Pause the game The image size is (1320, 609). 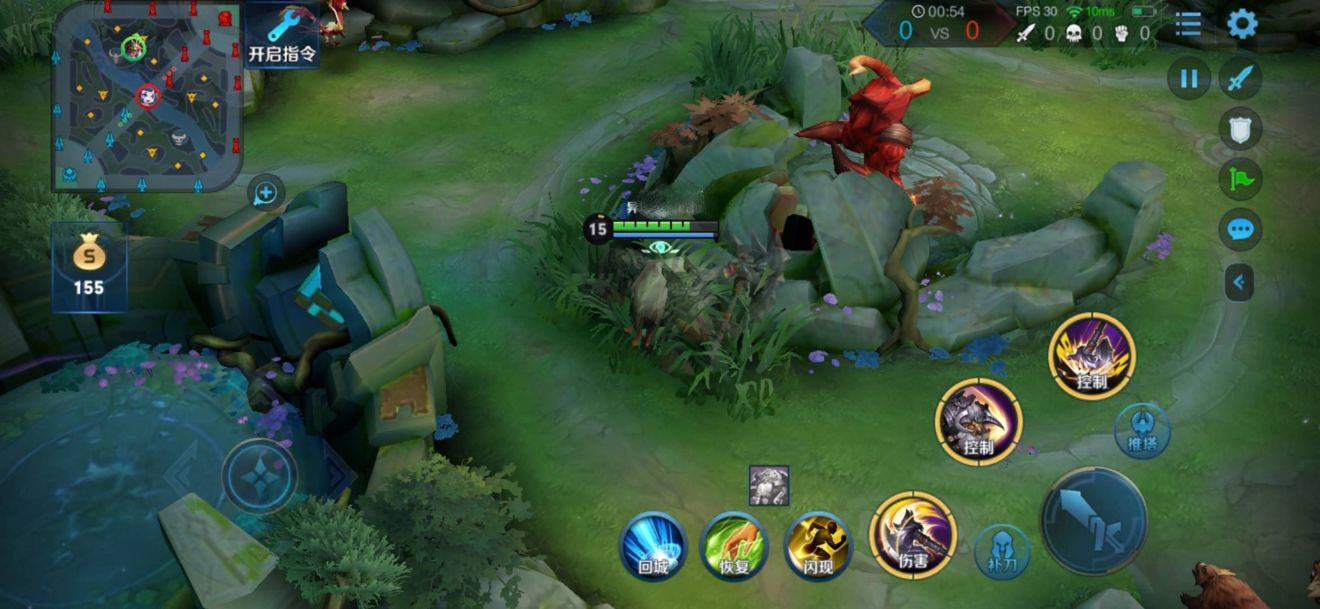[1189, 78]
